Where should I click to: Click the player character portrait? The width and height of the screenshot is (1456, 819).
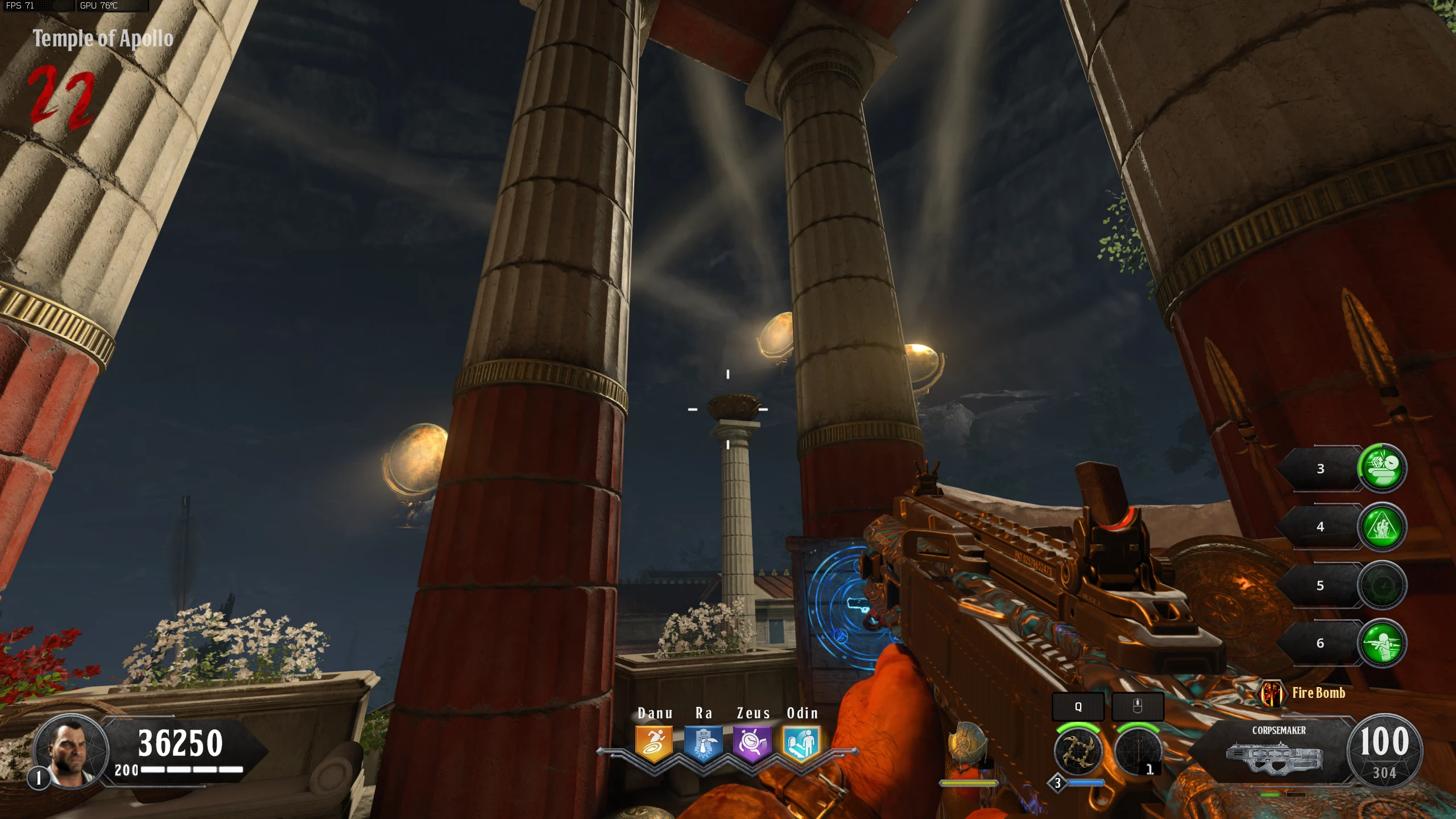pos(71,750)
